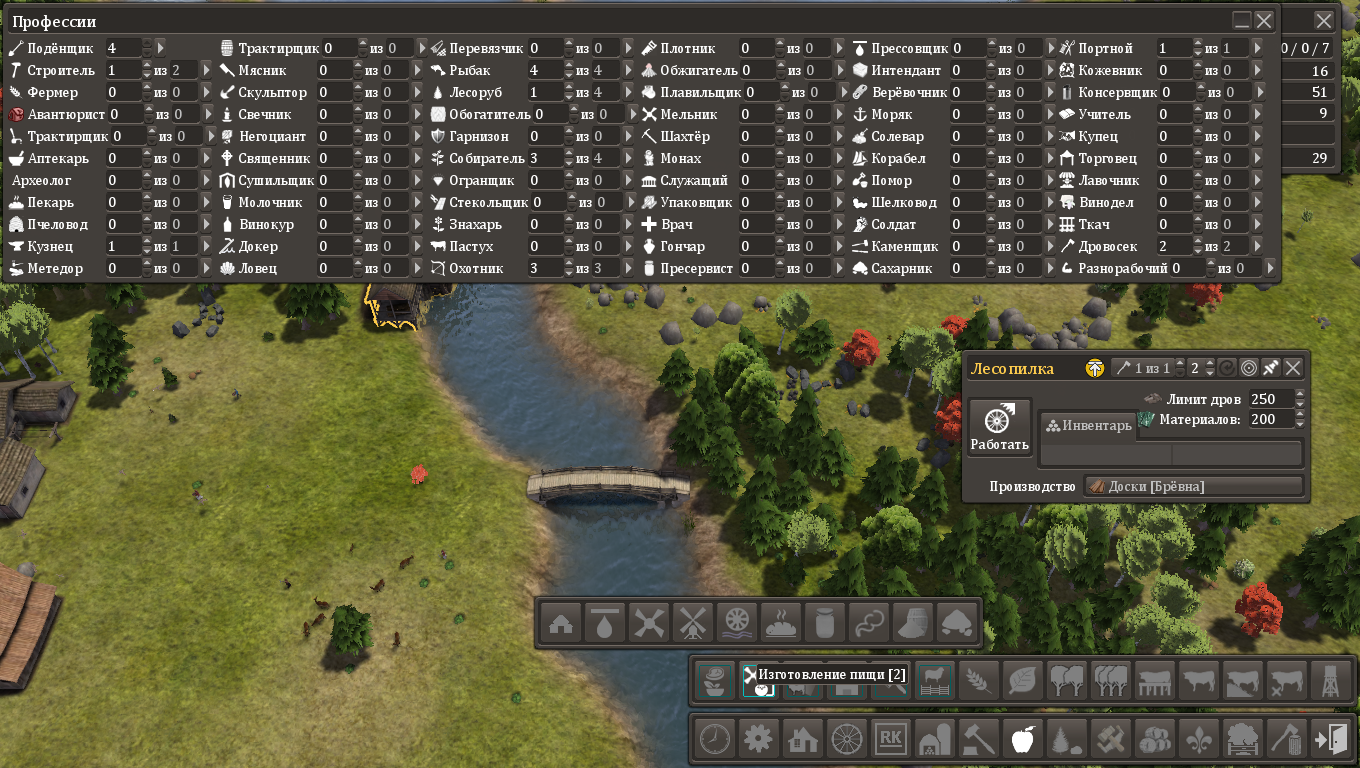Select the RK icon on bottom toolbar
Image resolution: width=1360 pixels, height=768 pixels.
tap(890, 740)
